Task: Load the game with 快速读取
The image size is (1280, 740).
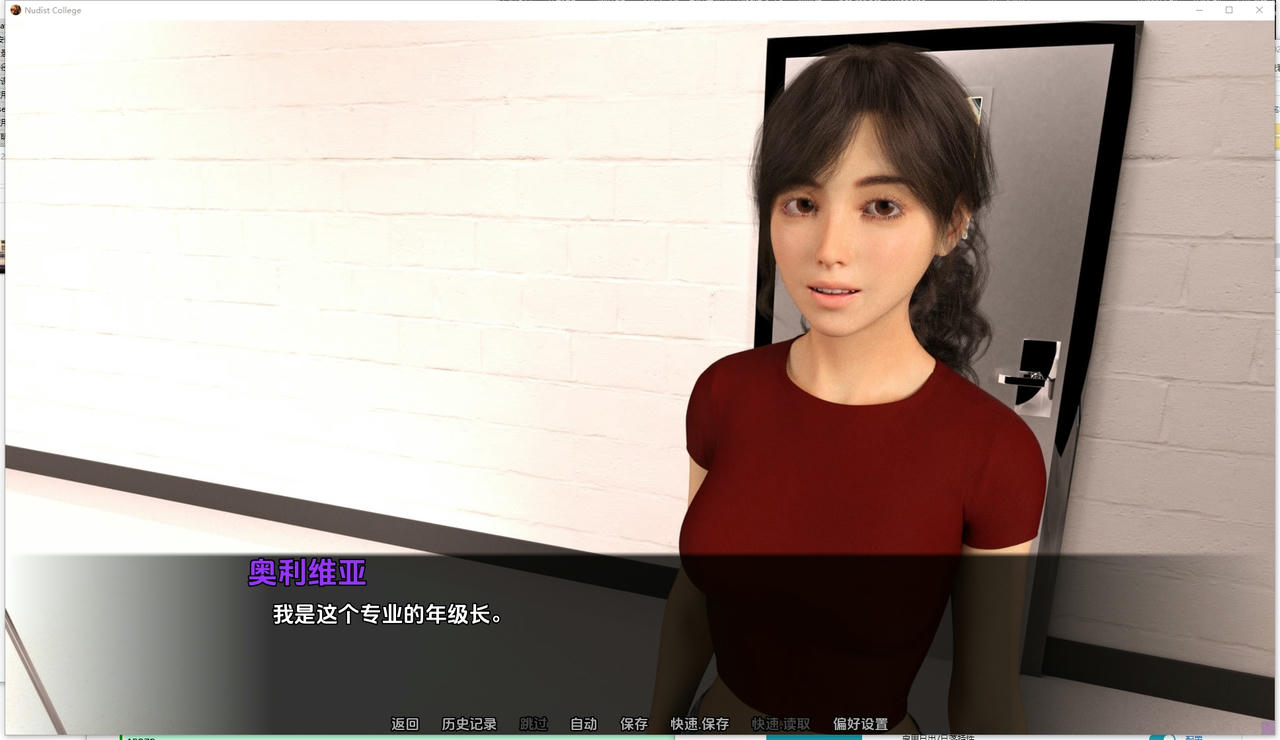Action: (x=780, y=723)
